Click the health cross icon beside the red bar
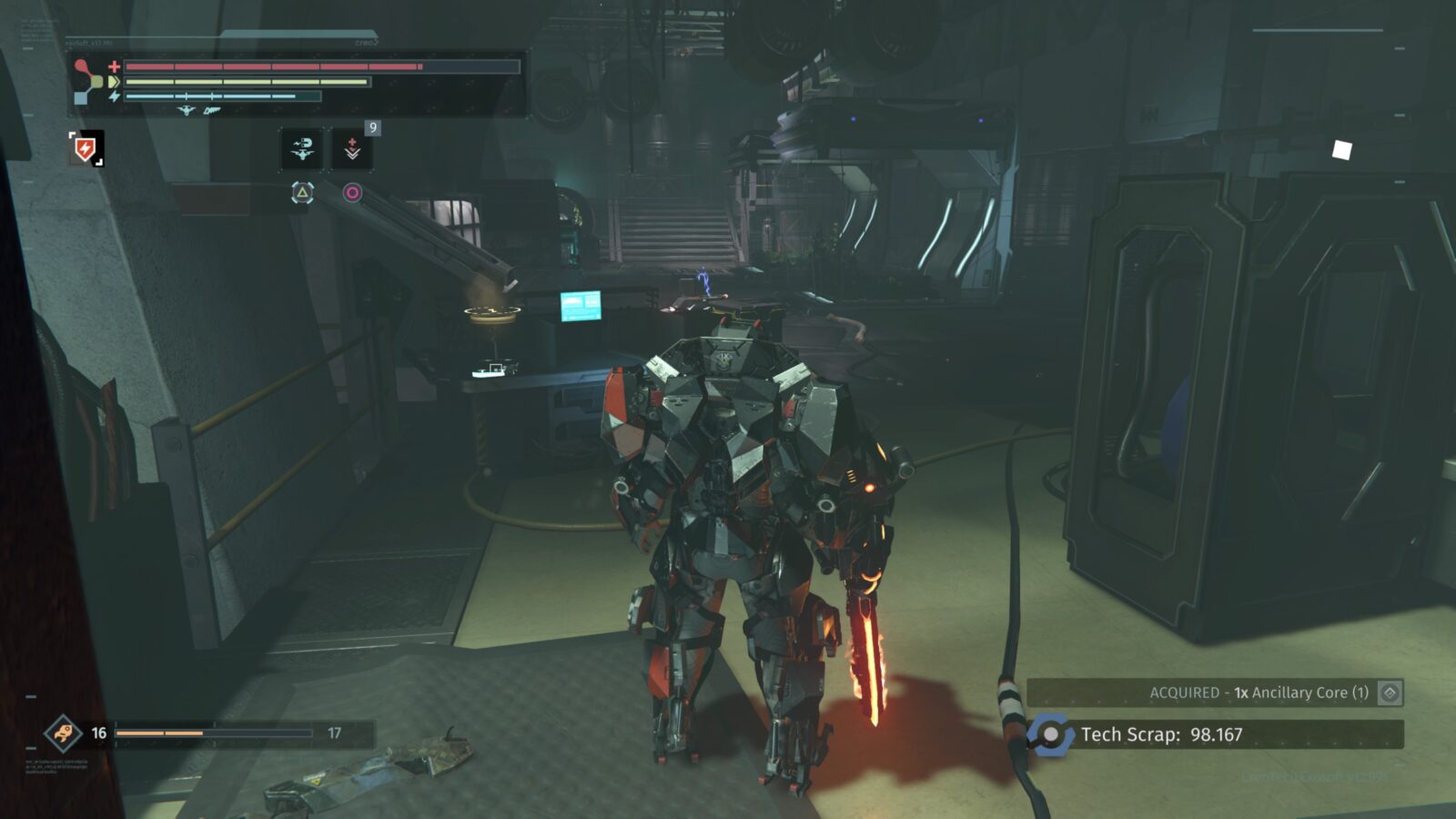 click(114, 66)
